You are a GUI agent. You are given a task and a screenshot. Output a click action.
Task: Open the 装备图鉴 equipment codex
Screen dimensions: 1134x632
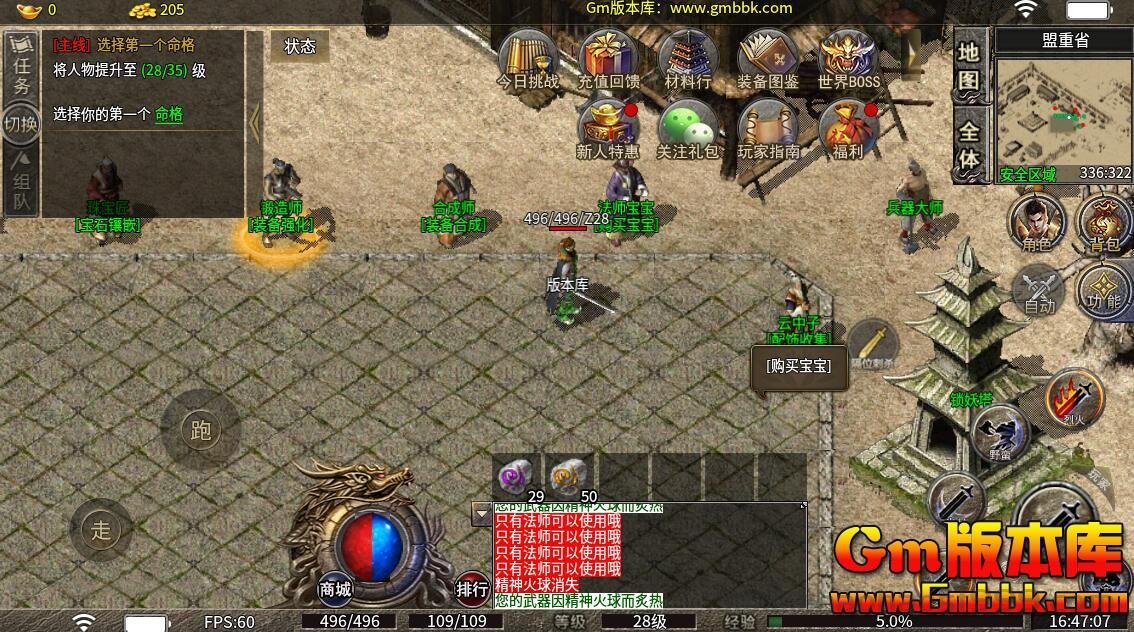coord(767,58)
